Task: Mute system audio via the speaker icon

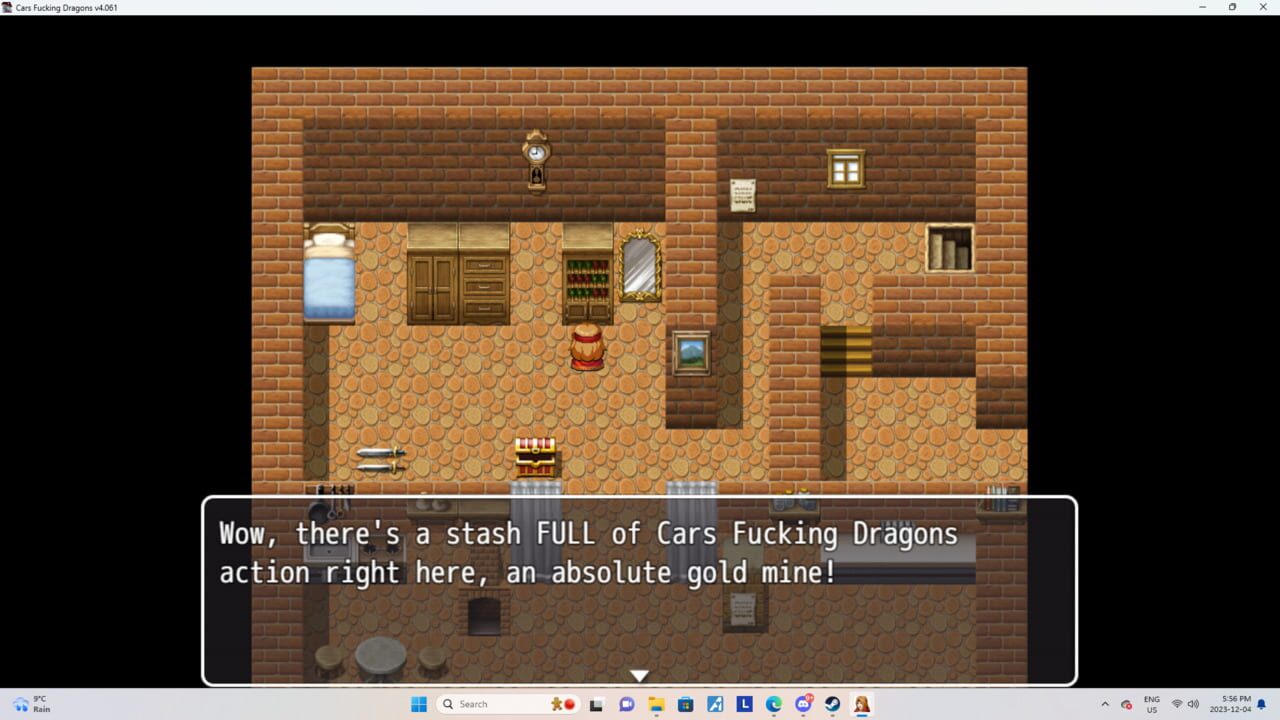Action: point(1193,703)
